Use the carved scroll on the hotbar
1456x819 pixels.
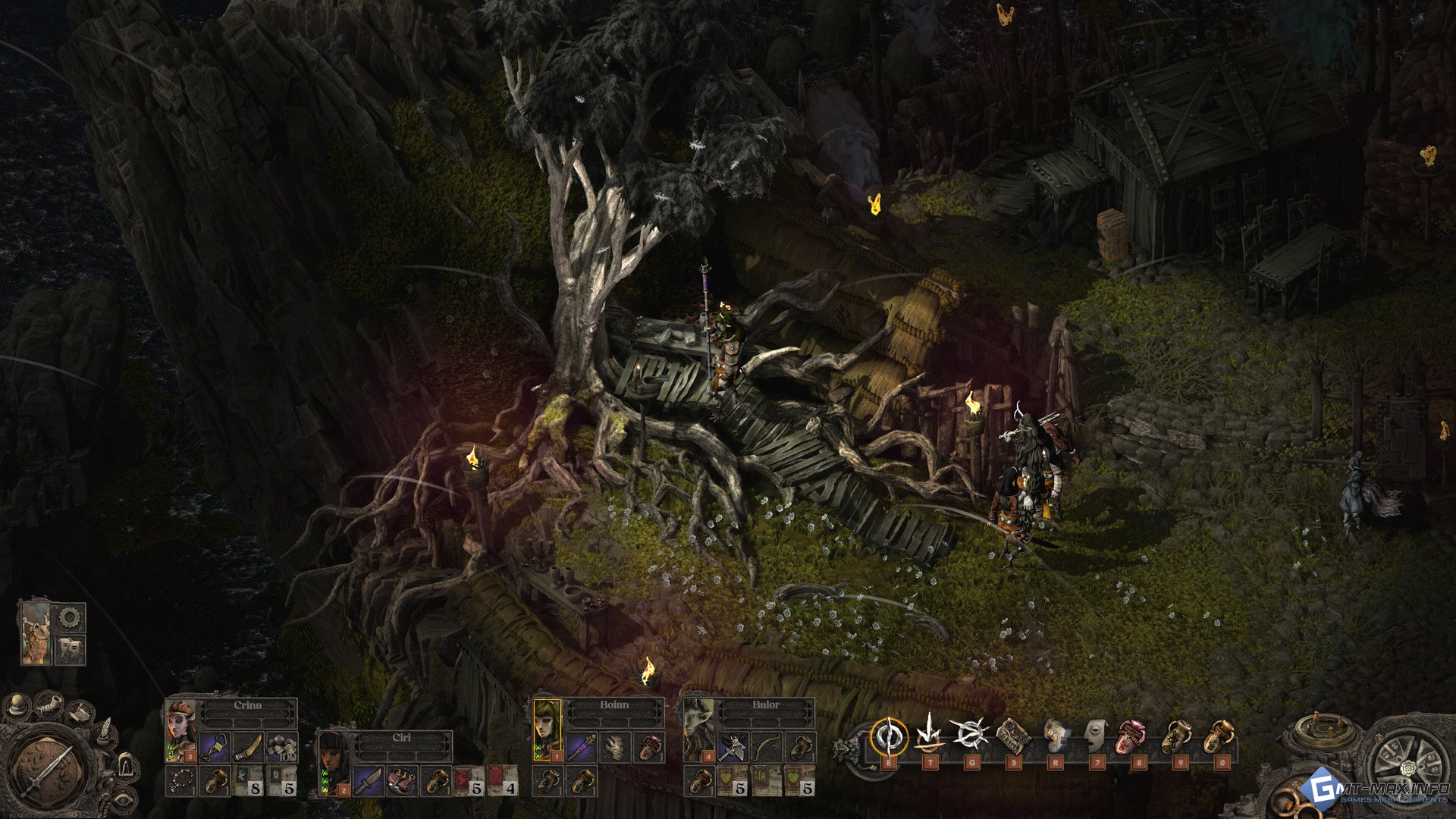[x=1013, y=735]
